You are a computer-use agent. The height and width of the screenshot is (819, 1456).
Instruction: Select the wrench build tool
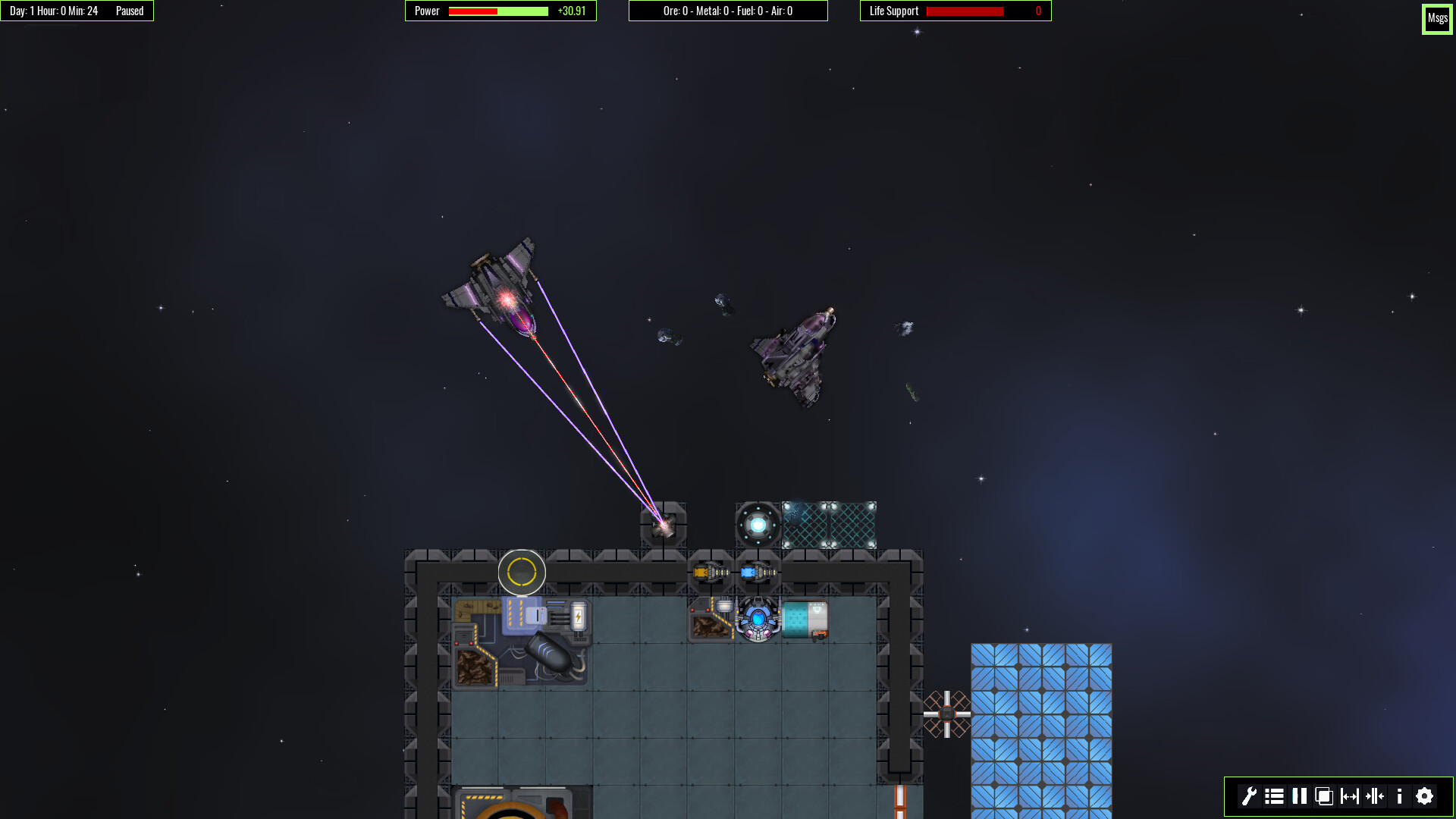pos(1250,797)
